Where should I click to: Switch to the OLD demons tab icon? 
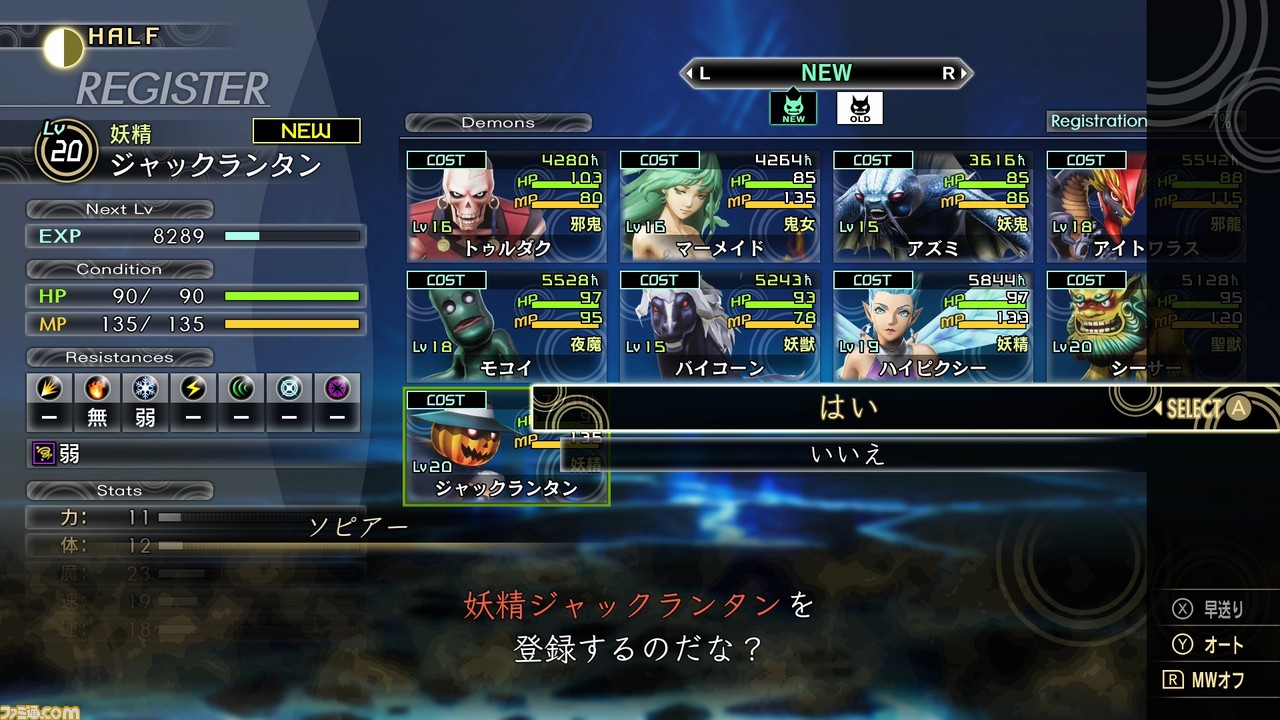859,108
